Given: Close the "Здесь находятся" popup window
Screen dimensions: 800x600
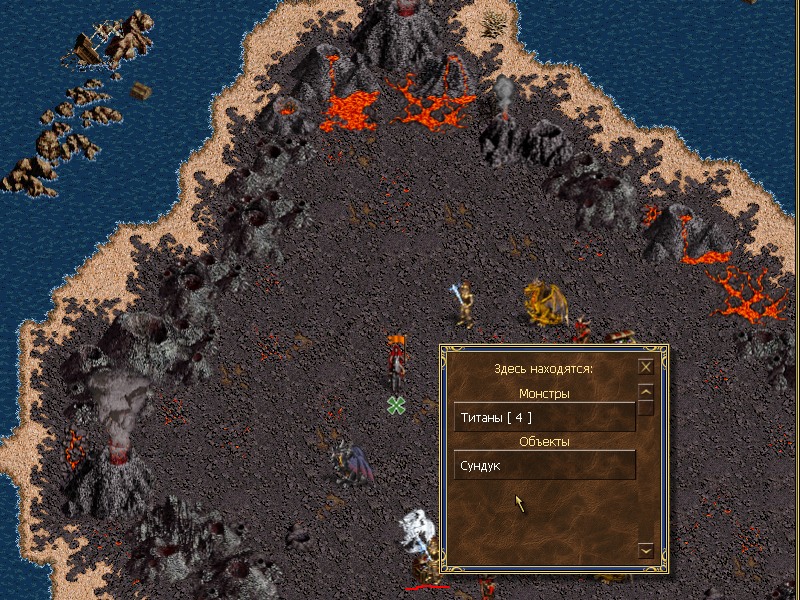Looking at the screenshot, I should coord(646,367).
